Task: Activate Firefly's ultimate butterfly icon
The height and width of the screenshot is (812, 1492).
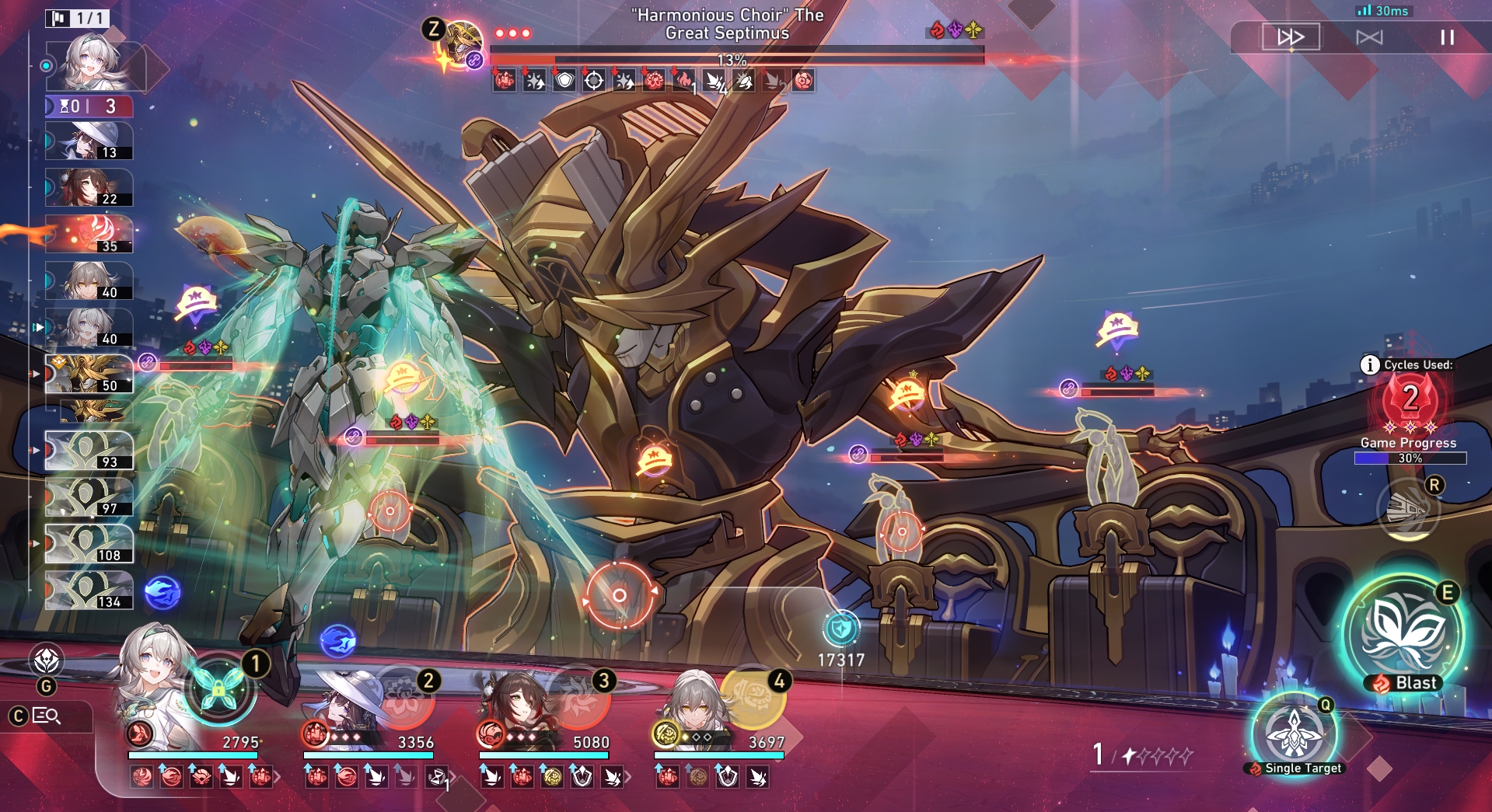Action: [218, 688]
